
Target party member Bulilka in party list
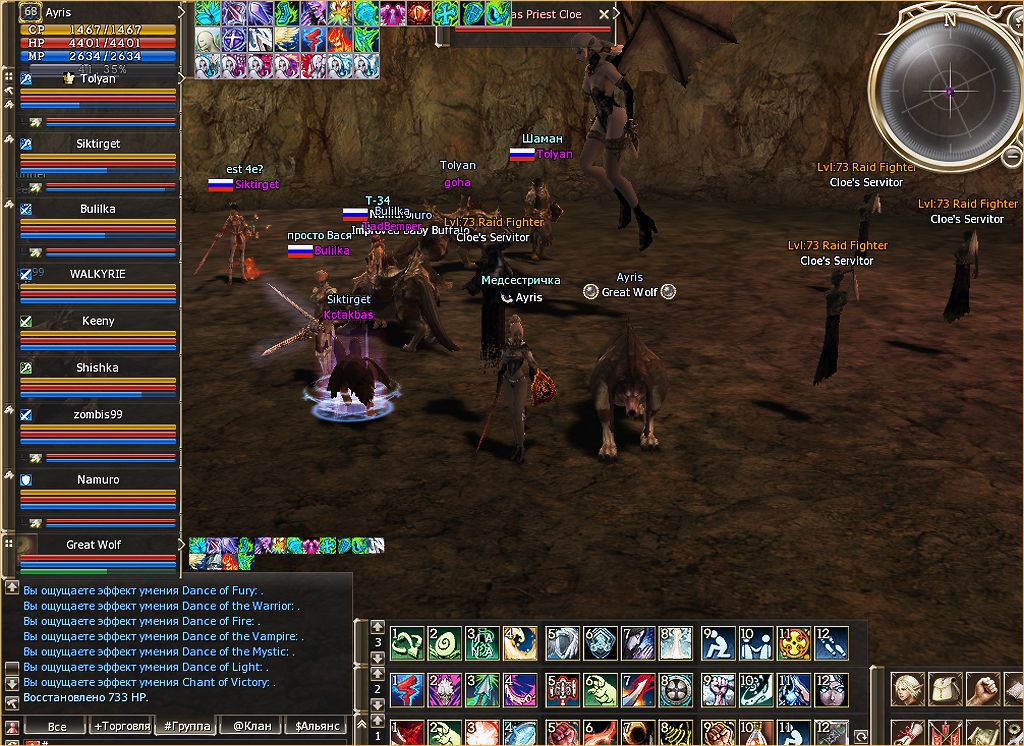coord(98,209)
